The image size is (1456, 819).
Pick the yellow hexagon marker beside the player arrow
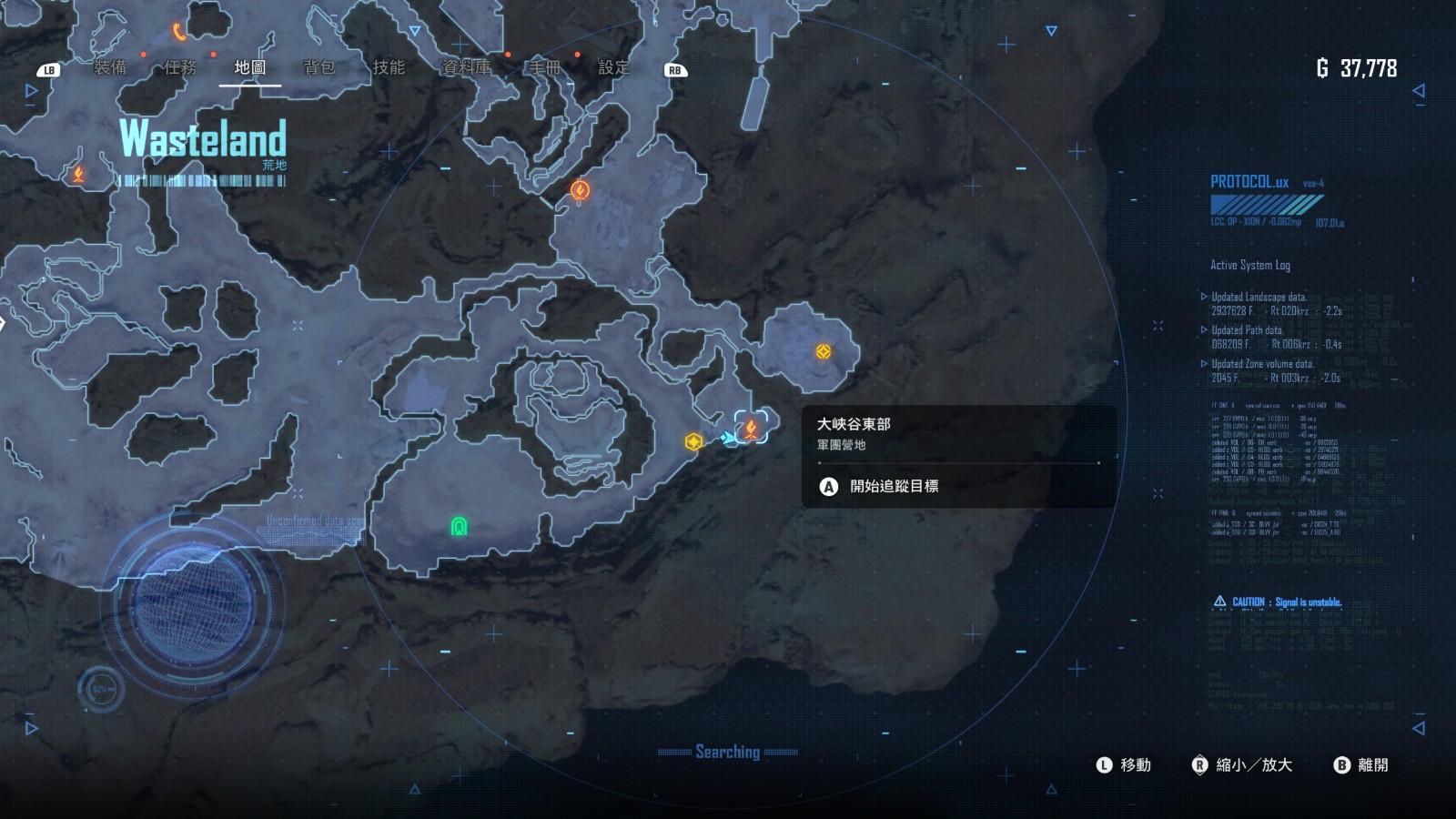[x=693, y=442]
